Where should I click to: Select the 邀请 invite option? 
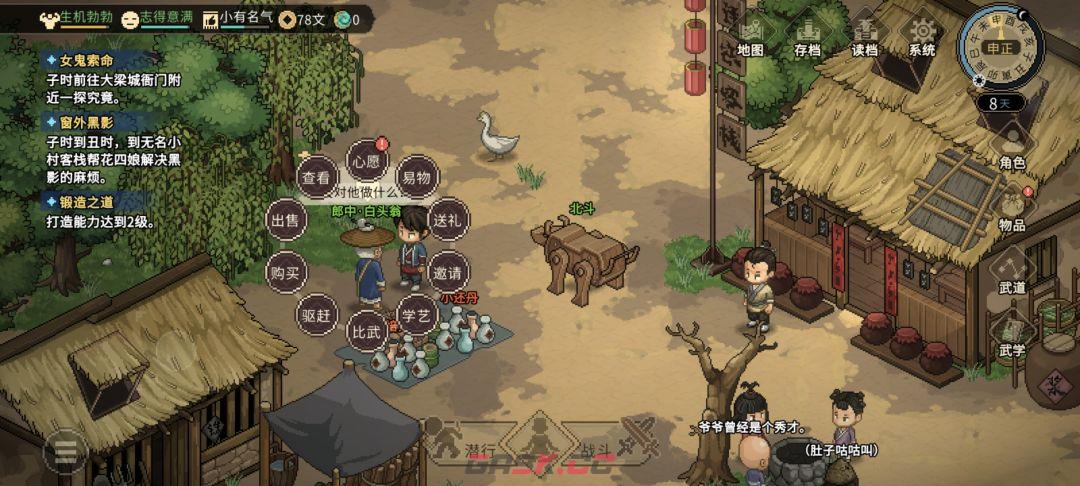[x=446, y=271]
